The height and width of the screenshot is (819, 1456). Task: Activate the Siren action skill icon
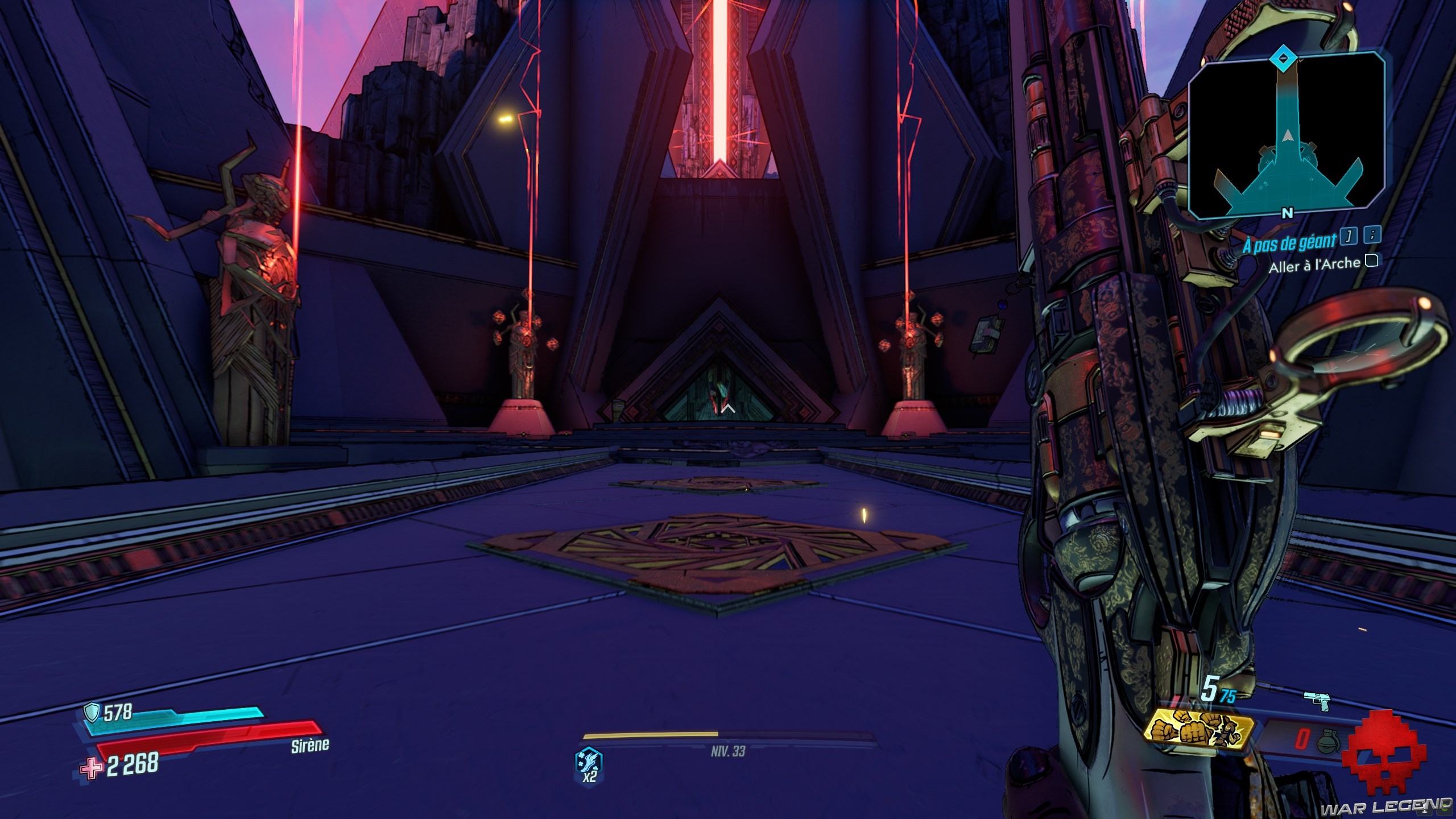(589, 761)
